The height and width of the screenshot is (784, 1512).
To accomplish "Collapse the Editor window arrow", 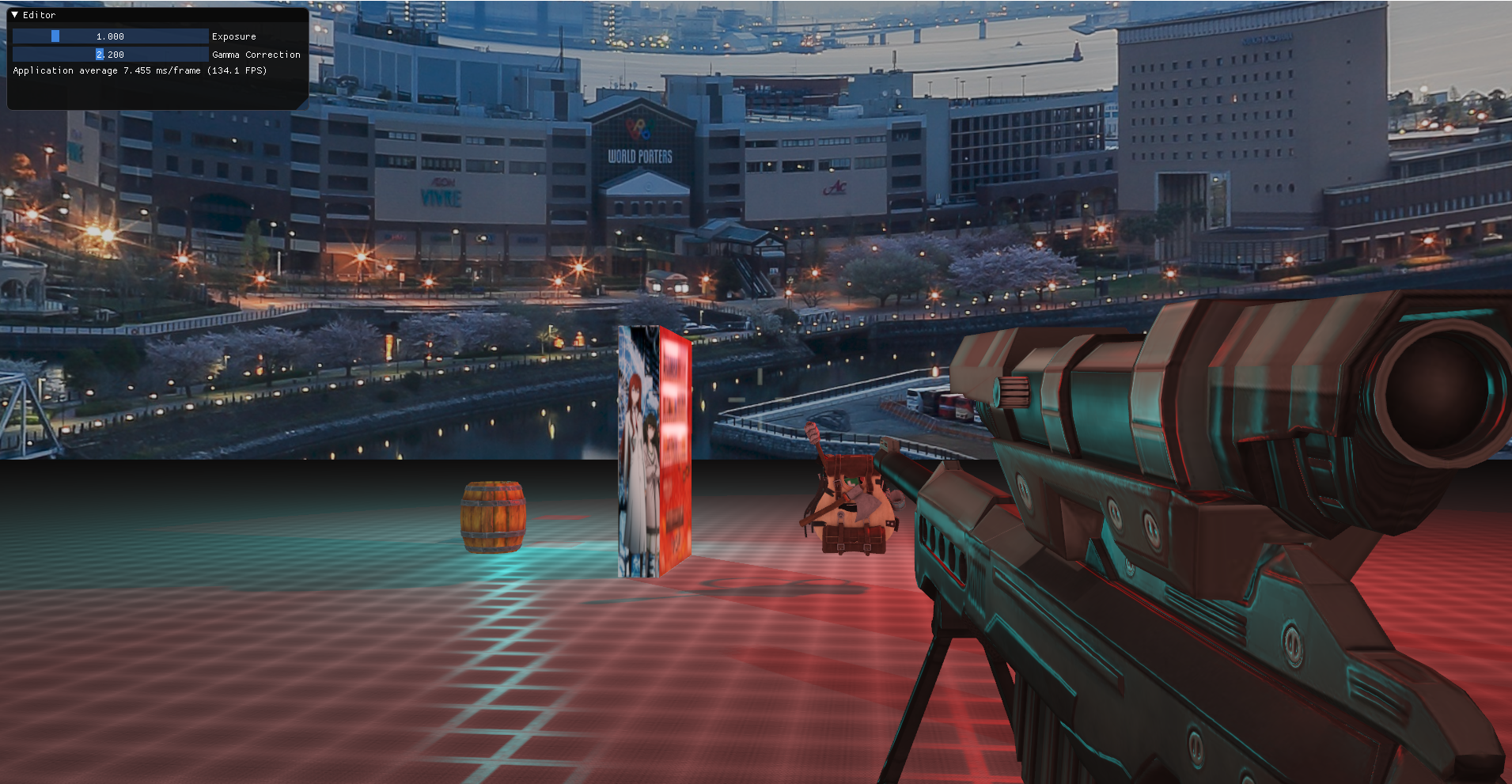I will [x=15, y=15].
